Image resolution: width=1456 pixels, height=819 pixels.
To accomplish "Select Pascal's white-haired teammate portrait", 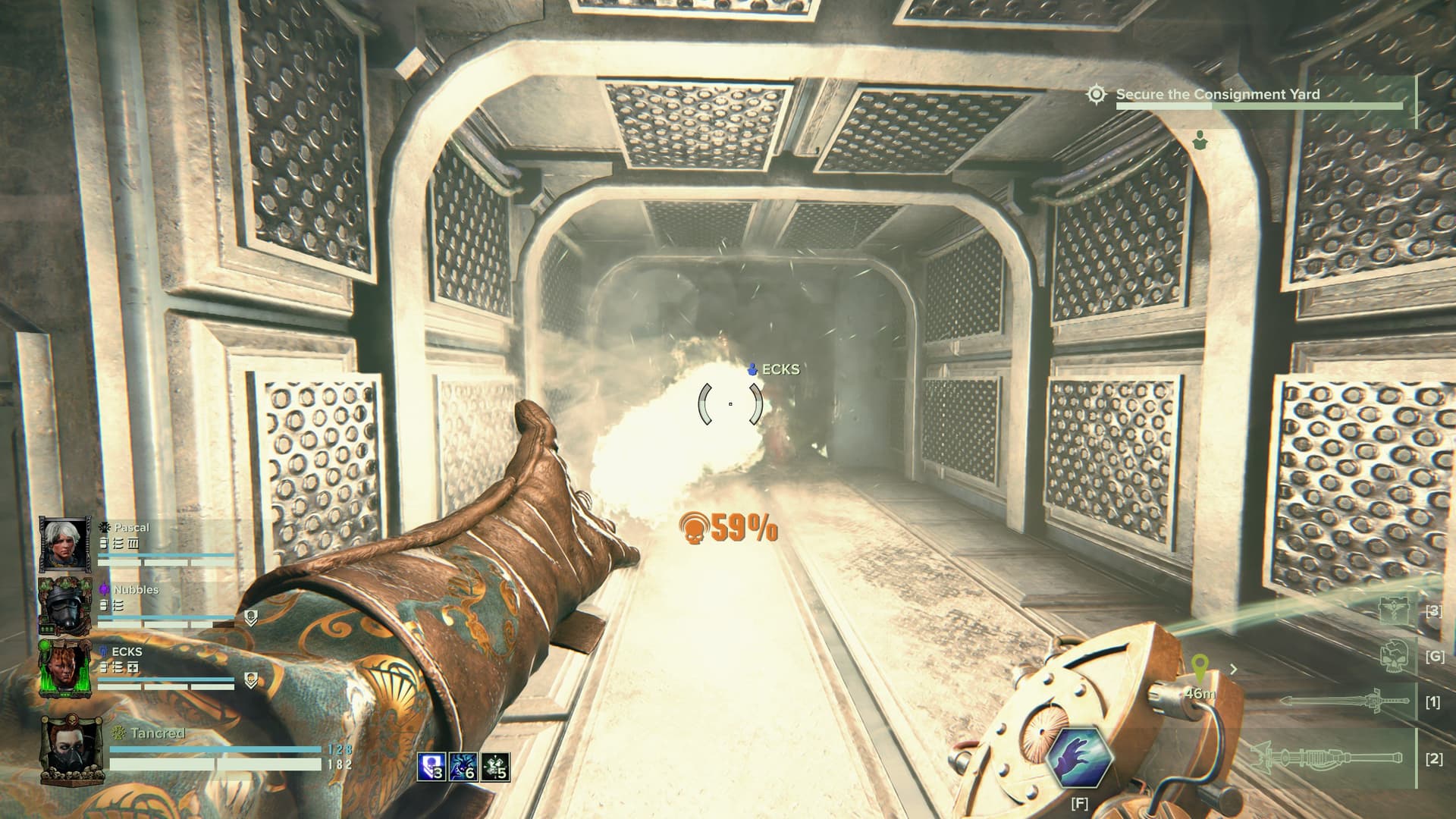I will pyautogui.click(x=65, y=544).
